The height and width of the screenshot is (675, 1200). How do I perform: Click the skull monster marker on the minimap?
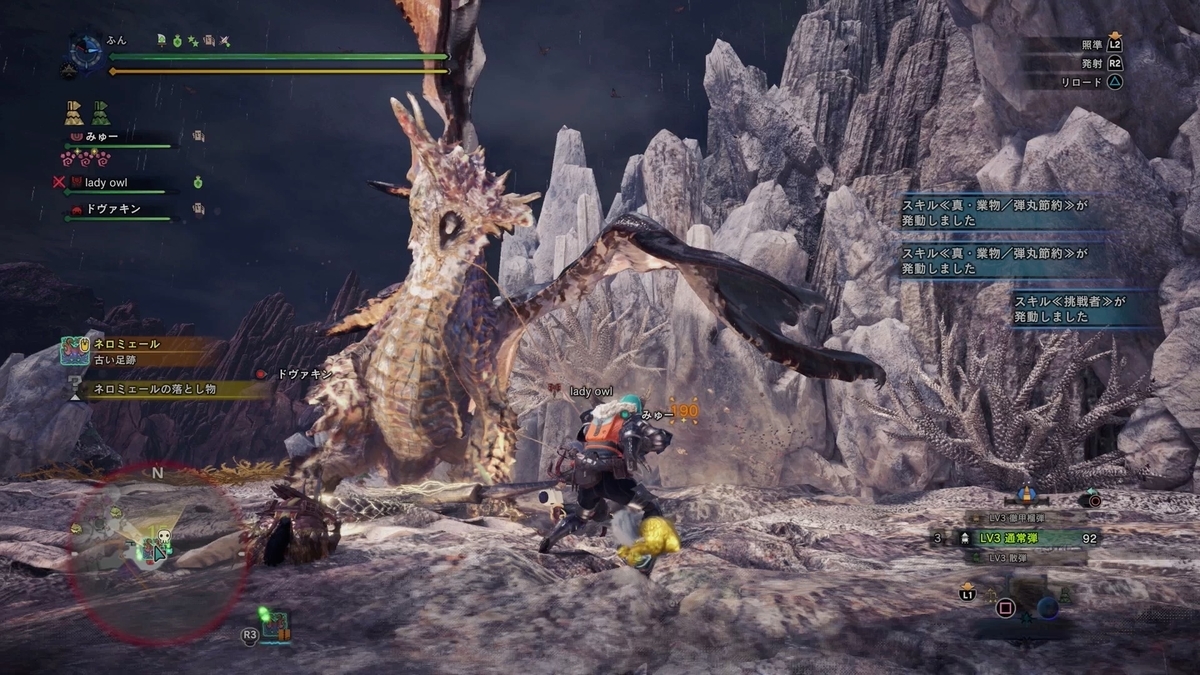coord(164,537)
